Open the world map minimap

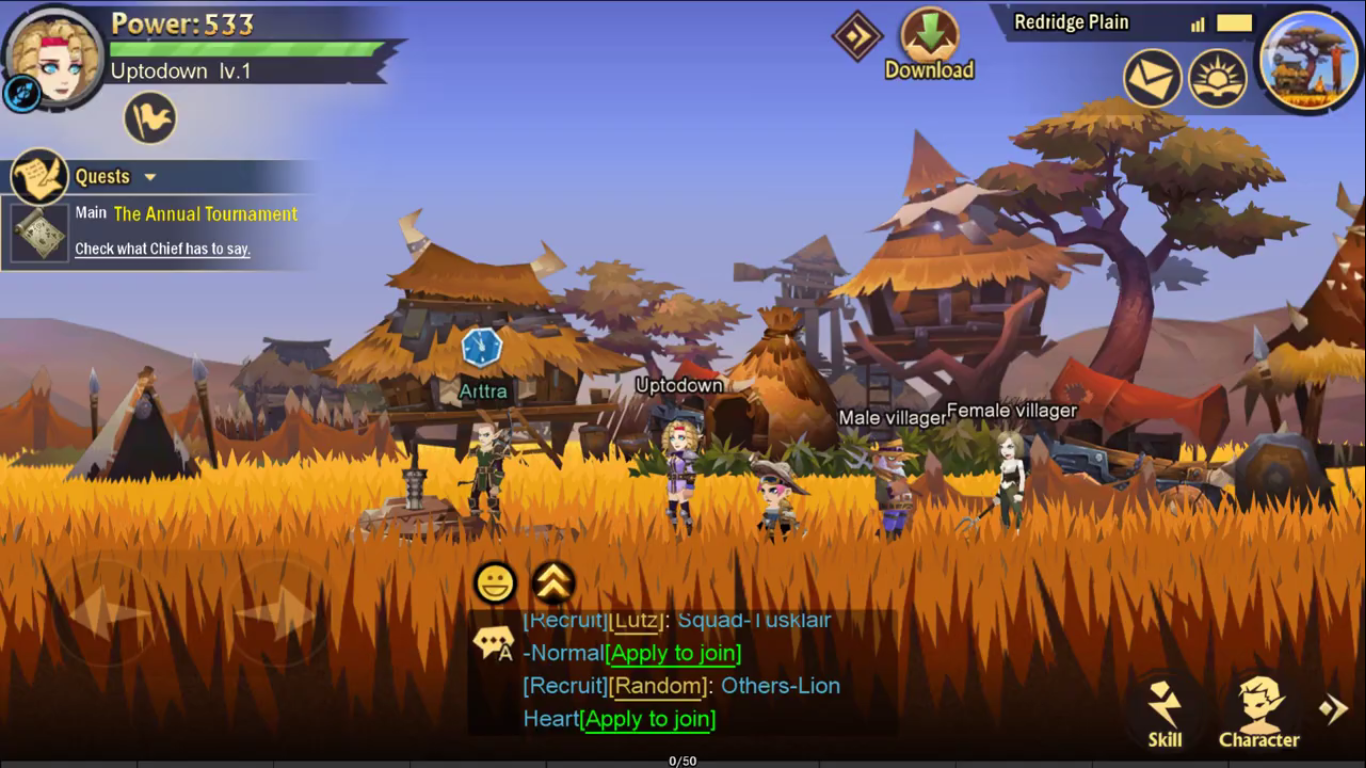1308,62
